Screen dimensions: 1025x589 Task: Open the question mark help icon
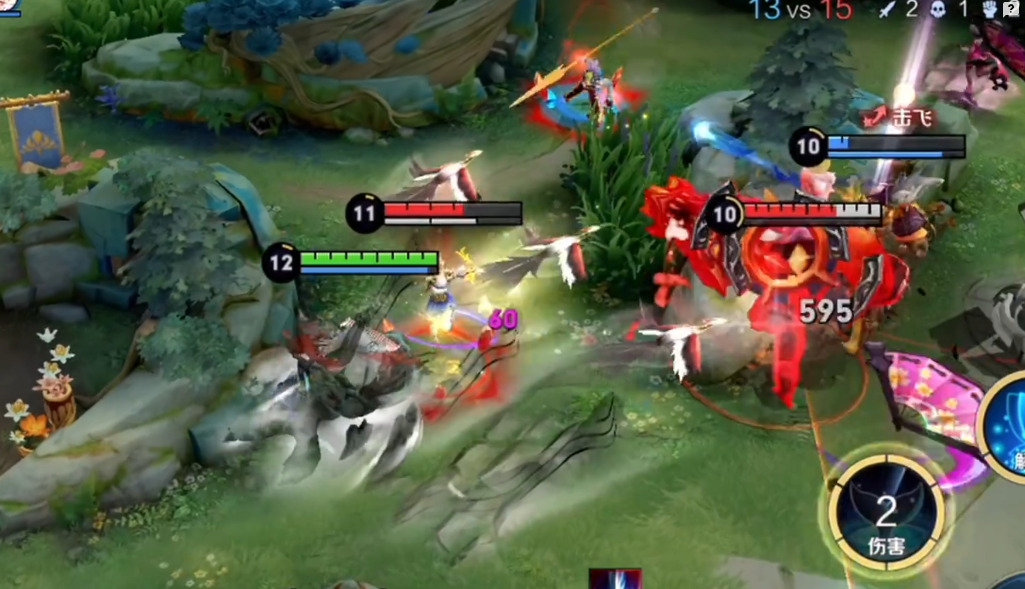1011,9
